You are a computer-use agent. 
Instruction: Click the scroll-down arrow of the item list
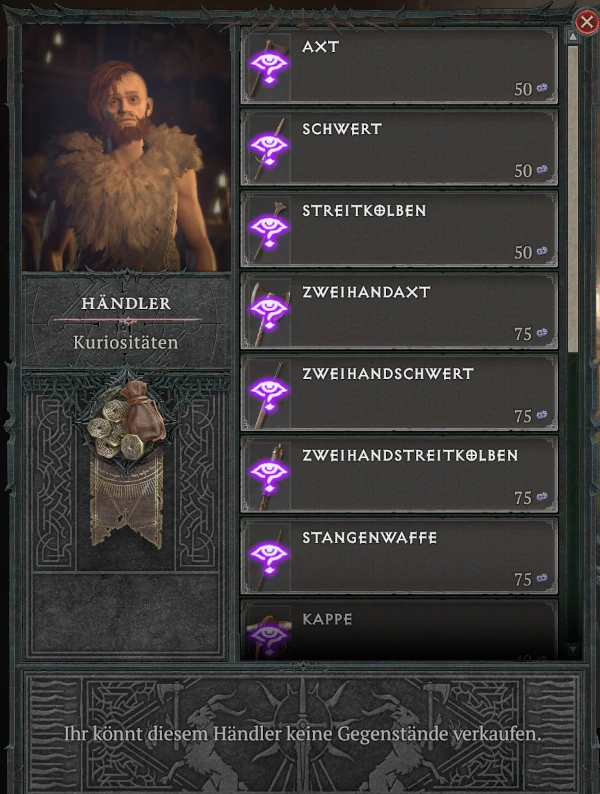[x=573, y=650]
